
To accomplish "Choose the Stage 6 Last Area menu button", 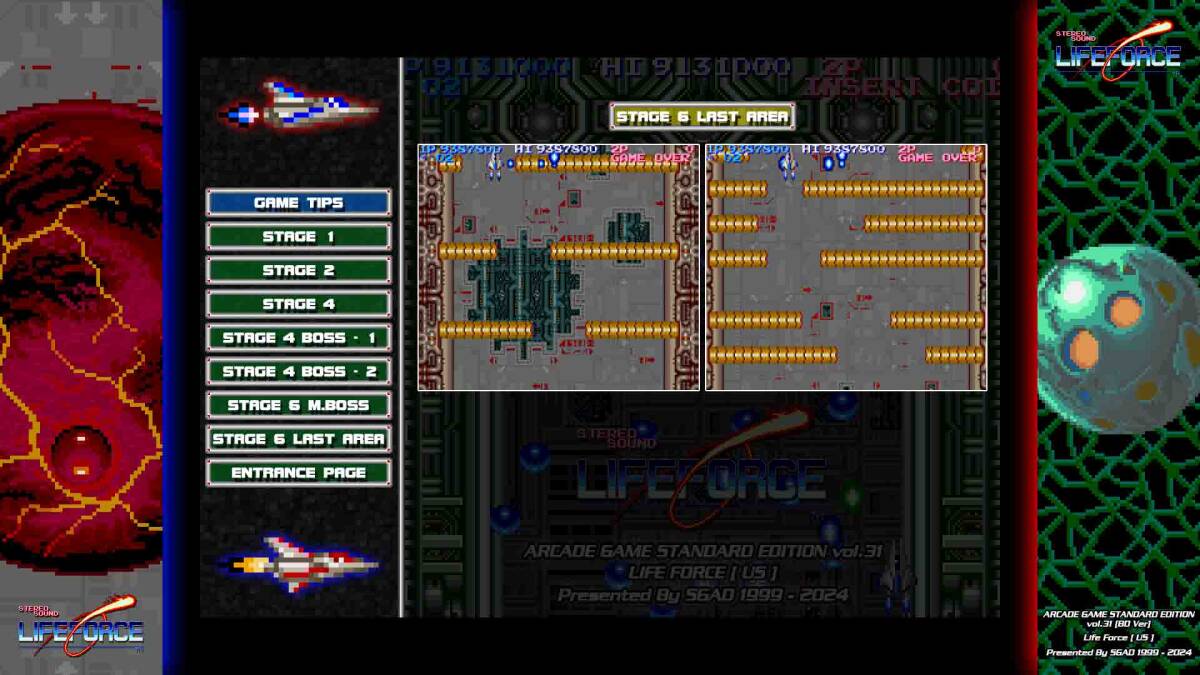I will [298, 439].
